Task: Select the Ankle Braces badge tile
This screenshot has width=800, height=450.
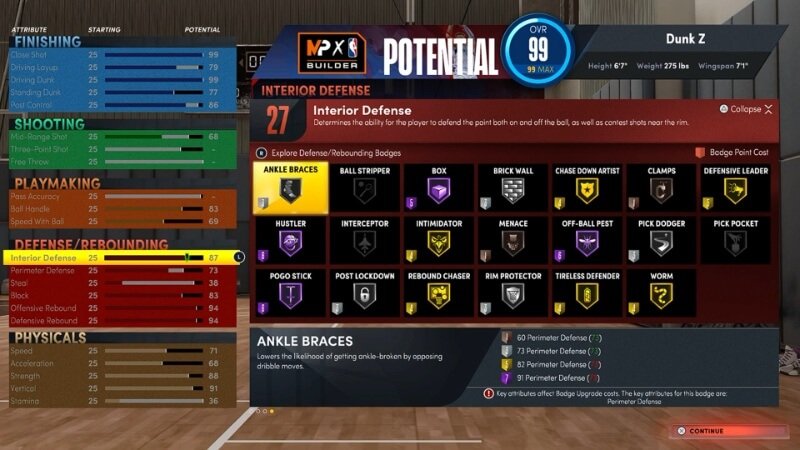Action: [x=290, y=188]
